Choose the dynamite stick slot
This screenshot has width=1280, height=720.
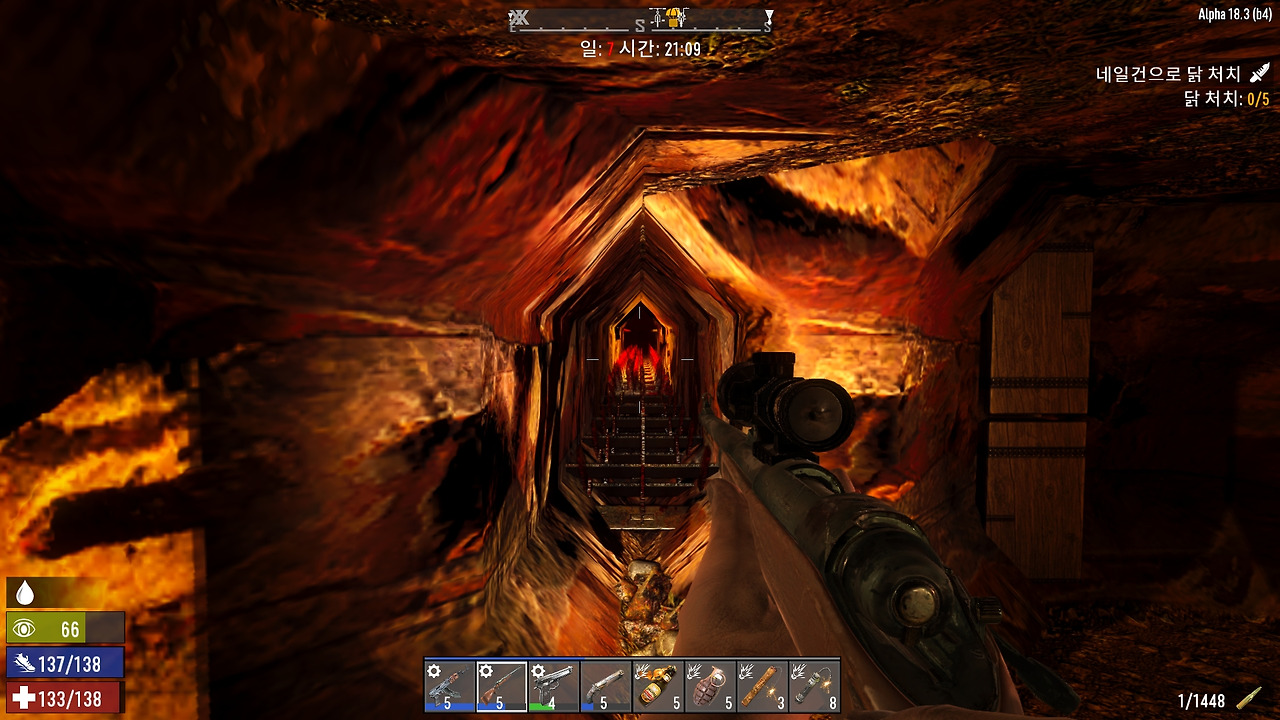pyautogui.click(x=761, y=686)
